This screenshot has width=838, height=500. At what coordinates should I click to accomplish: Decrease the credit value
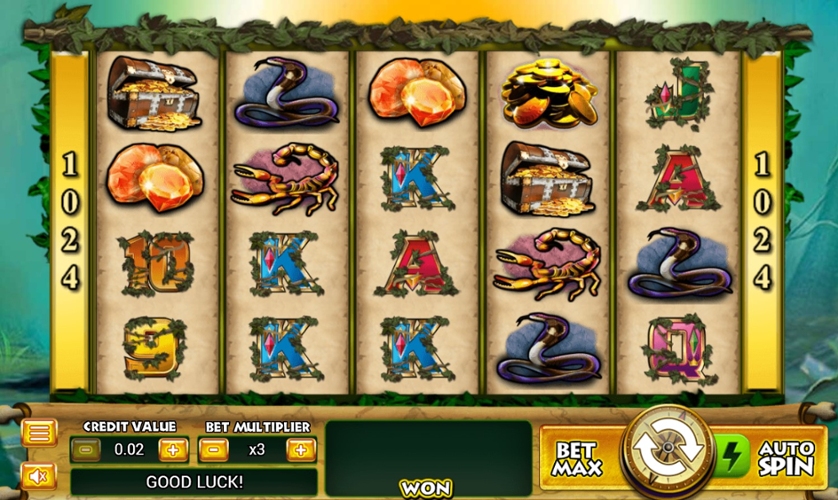click(x=86, y=450)
